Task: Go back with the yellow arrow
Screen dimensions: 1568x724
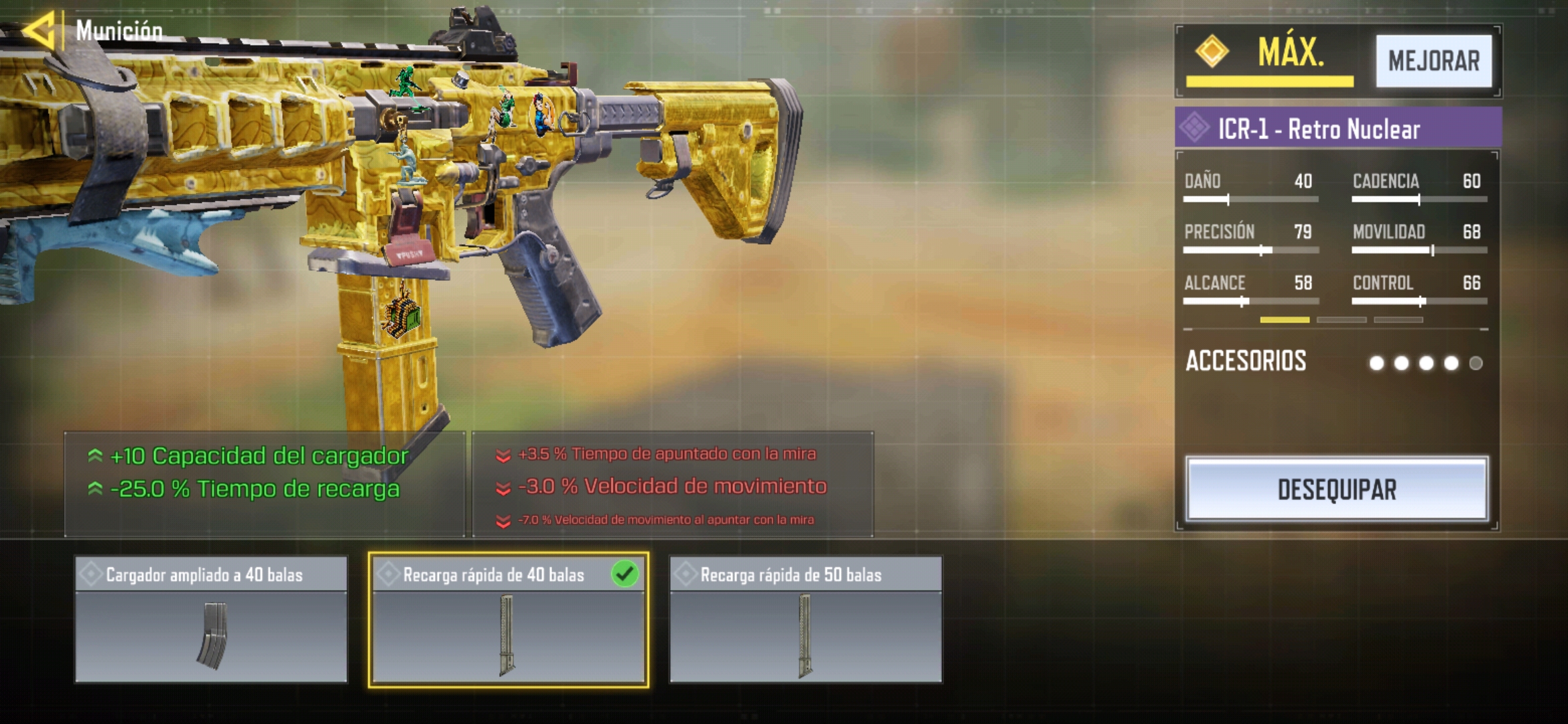Action: point(39,29)
